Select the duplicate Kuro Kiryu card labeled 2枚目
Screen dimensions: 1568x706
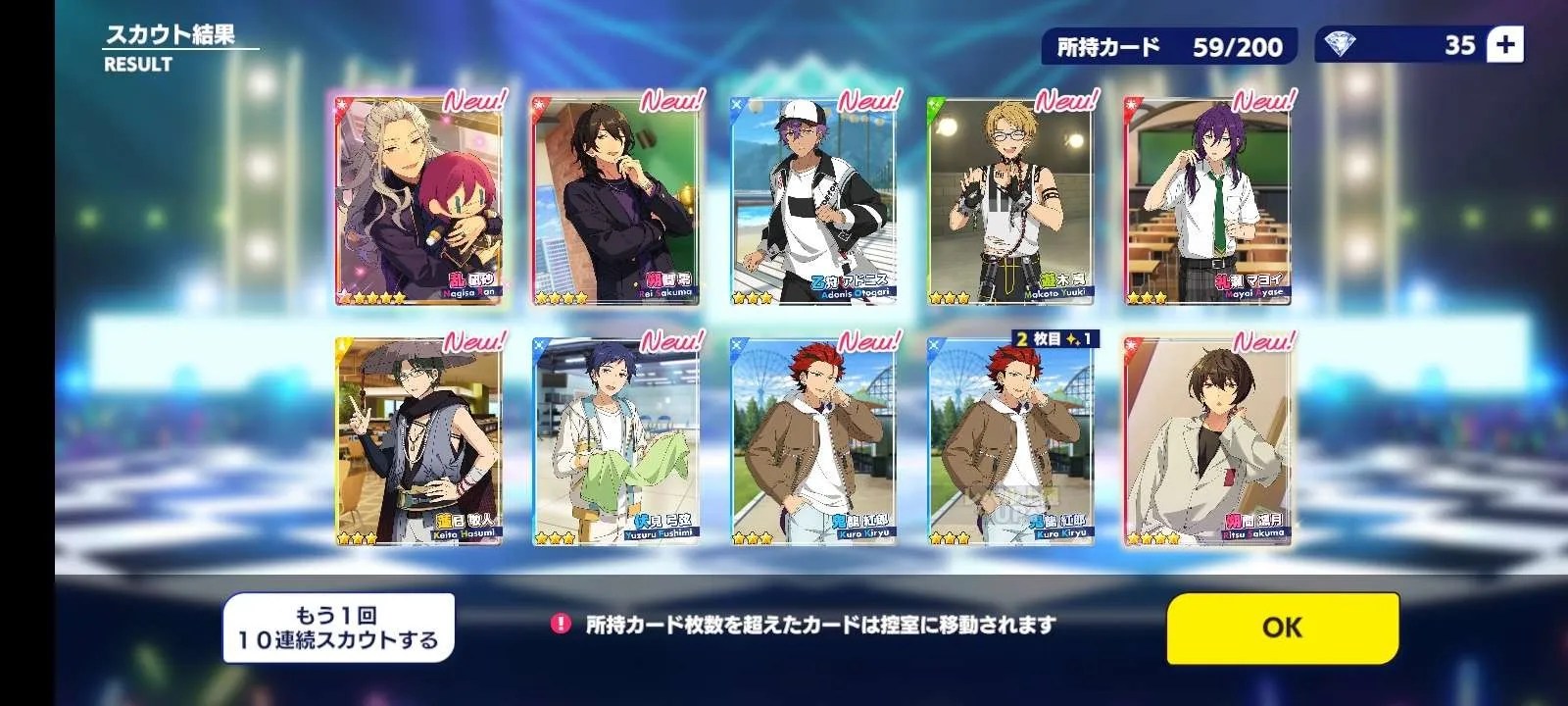(x=1009, y=440)
